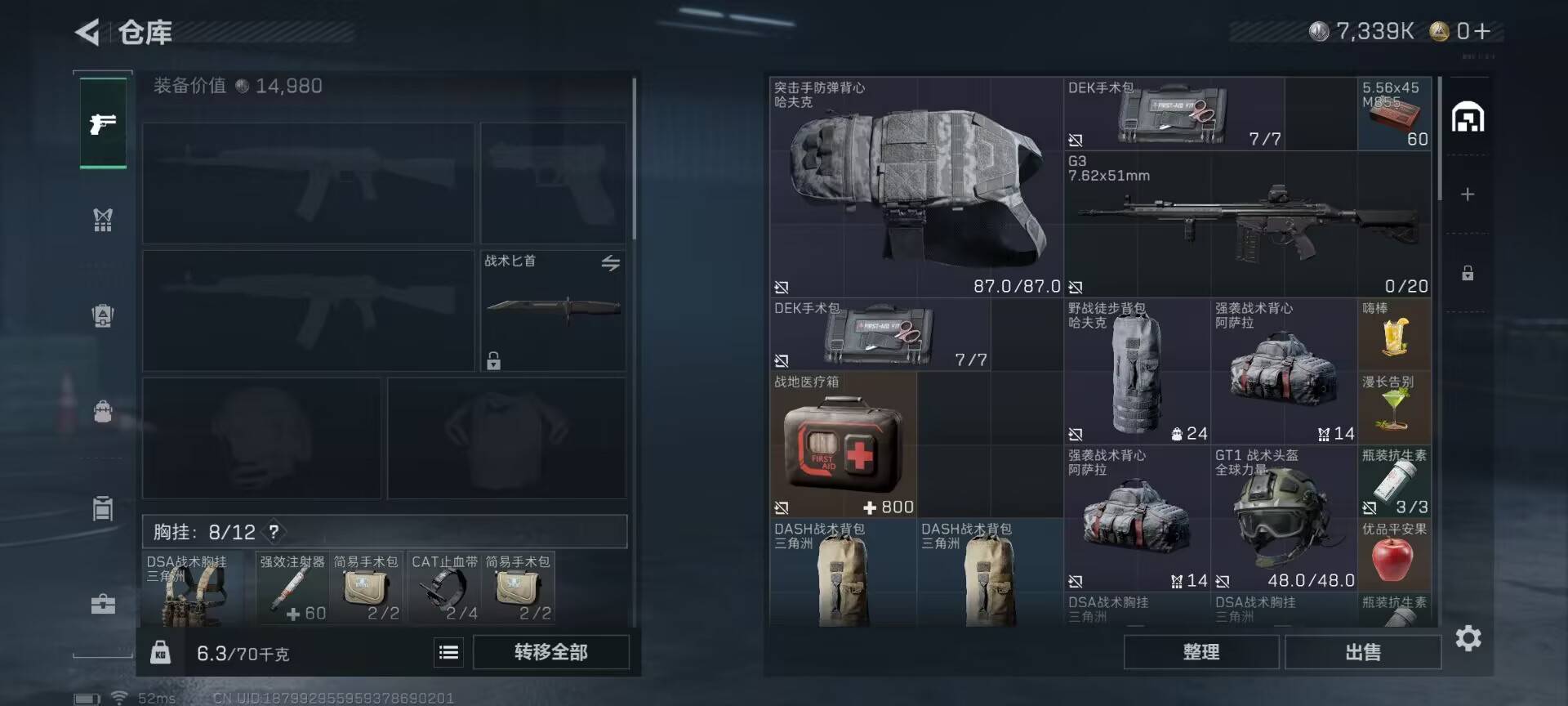The image size is (1568, 706).
Task: Click the 转移全部 transfer all button
Action: coord(550,652)
